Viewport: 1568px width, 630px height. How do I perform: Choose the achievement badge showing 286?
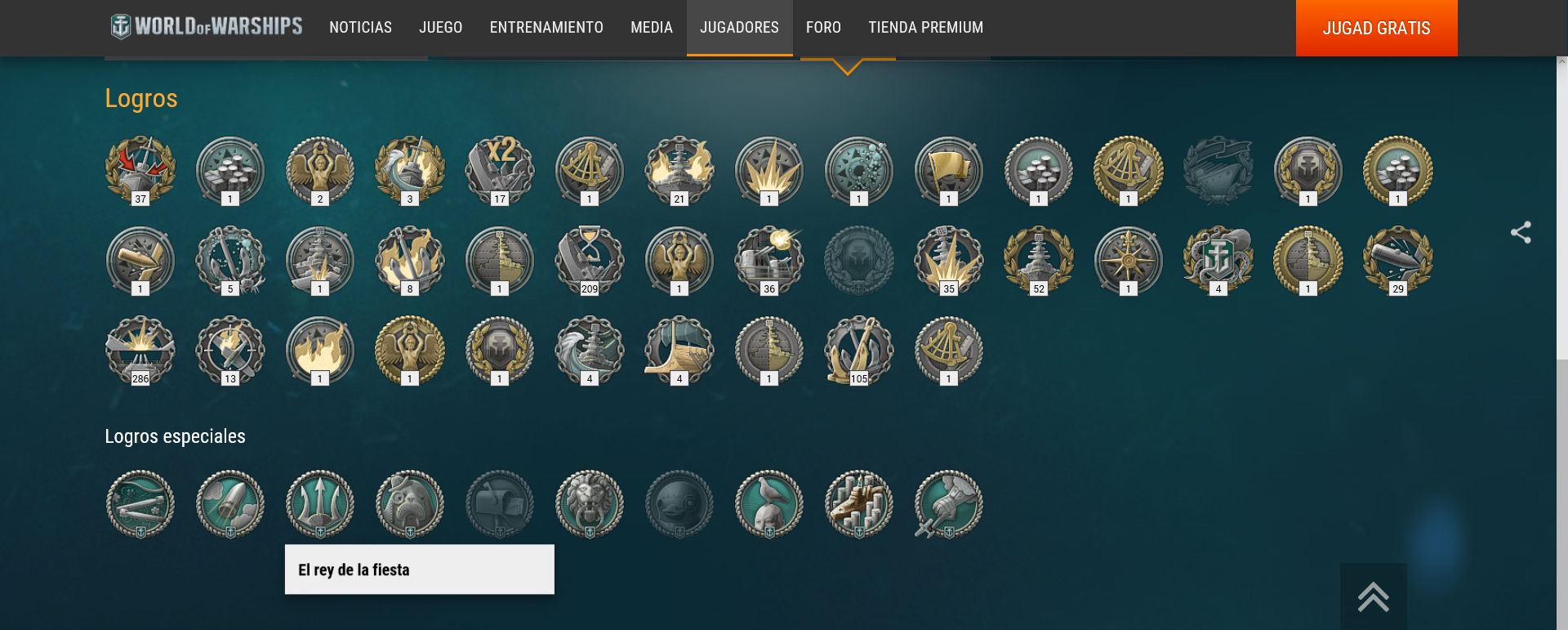click(x=140, y=349)
